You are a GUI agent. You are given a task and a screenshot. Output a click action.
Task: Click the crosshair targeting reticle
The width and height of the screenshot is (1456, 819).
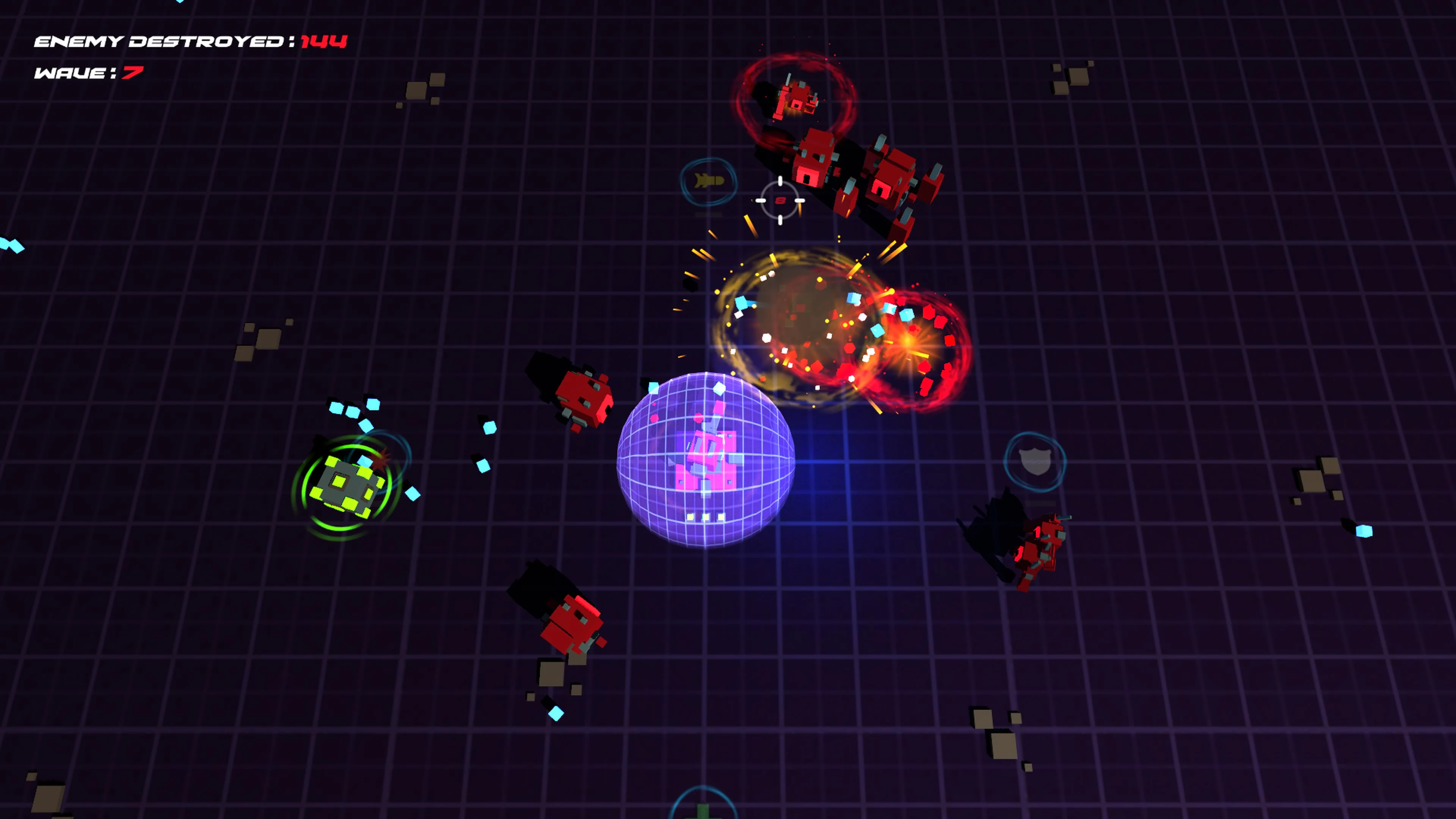(780, 201)
